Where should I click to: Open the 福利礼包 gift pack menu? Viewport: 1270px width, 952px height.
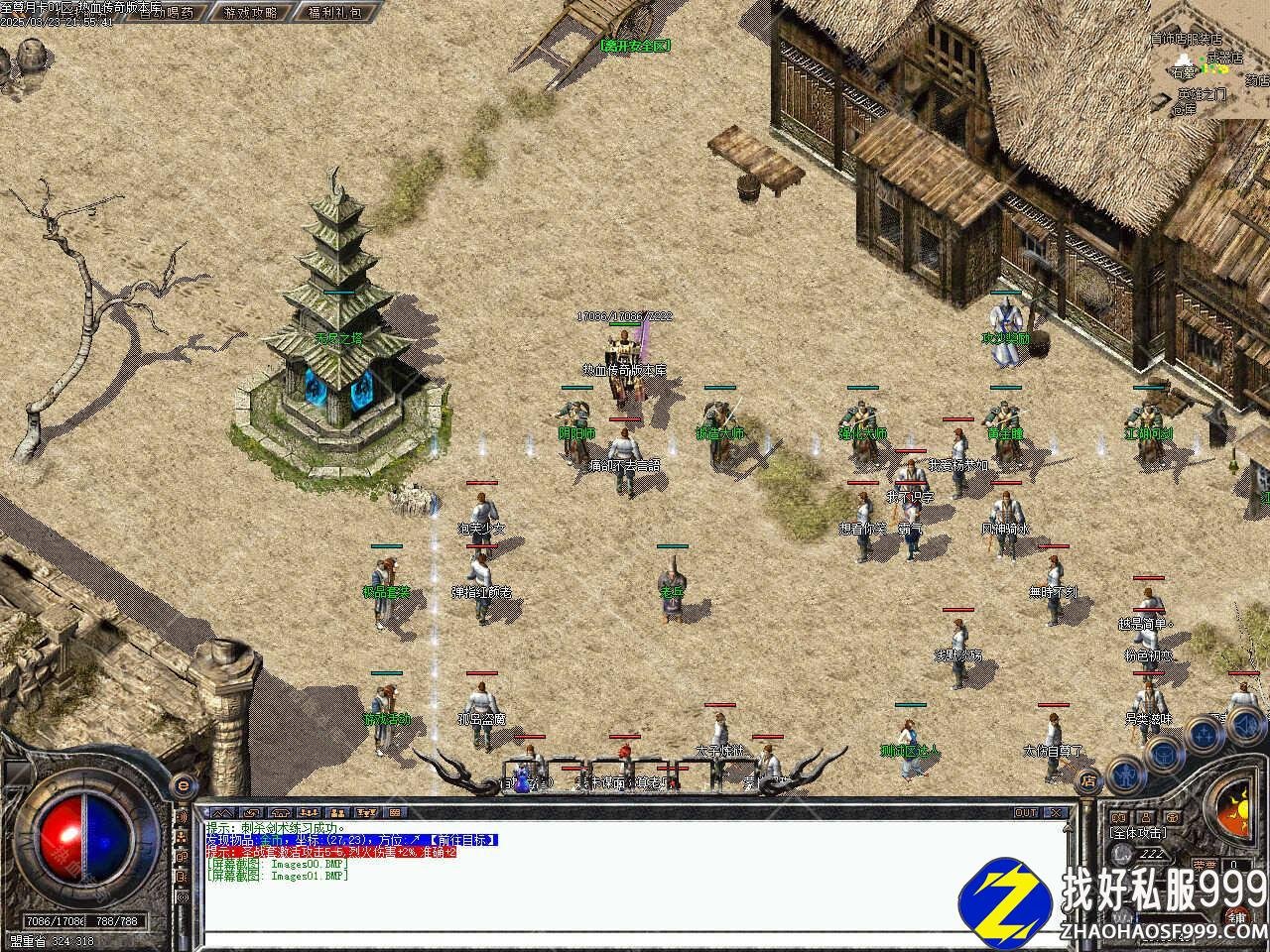334,13
